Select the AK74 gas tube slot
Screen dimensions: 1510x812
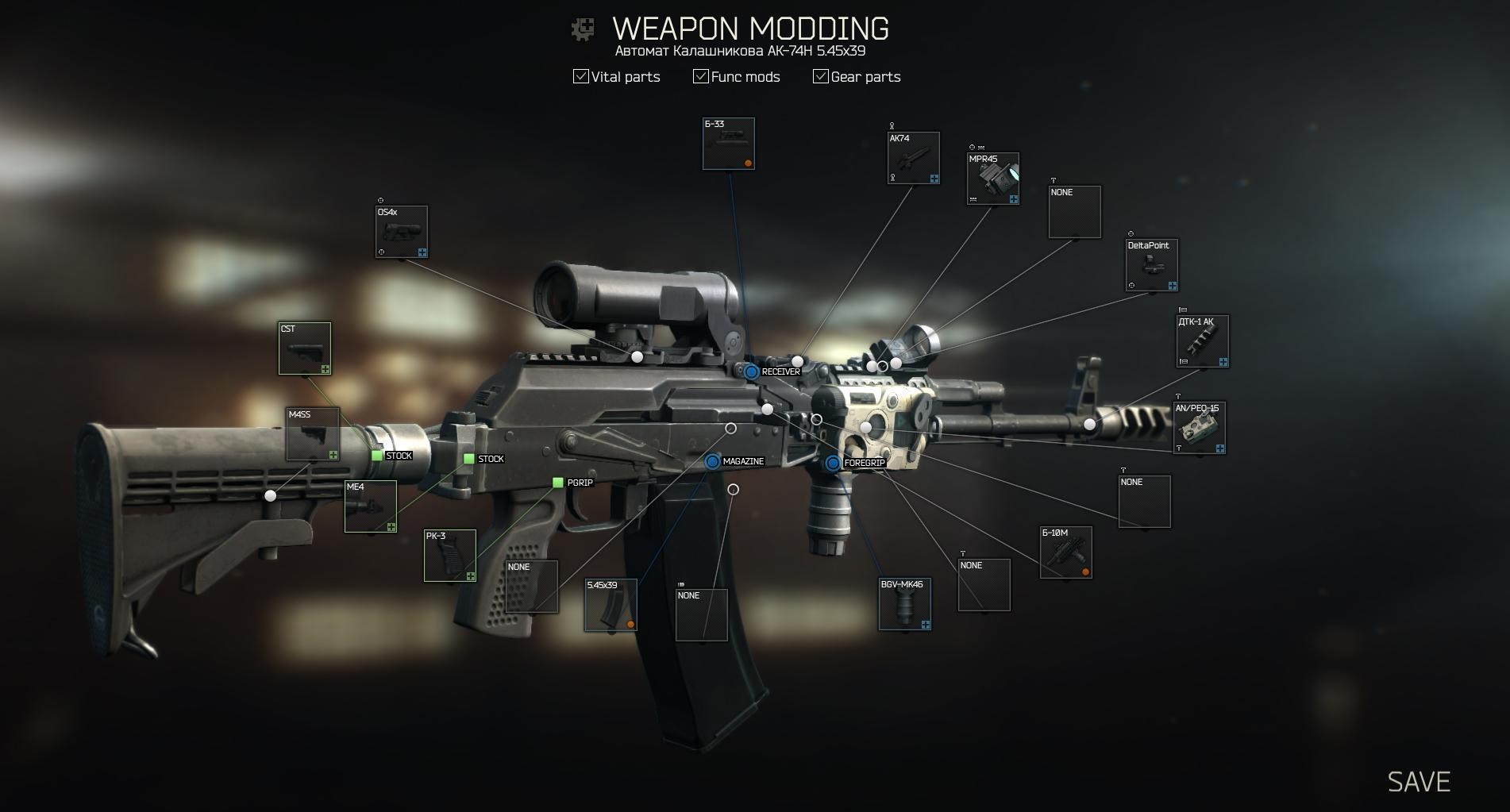[913, 158]
